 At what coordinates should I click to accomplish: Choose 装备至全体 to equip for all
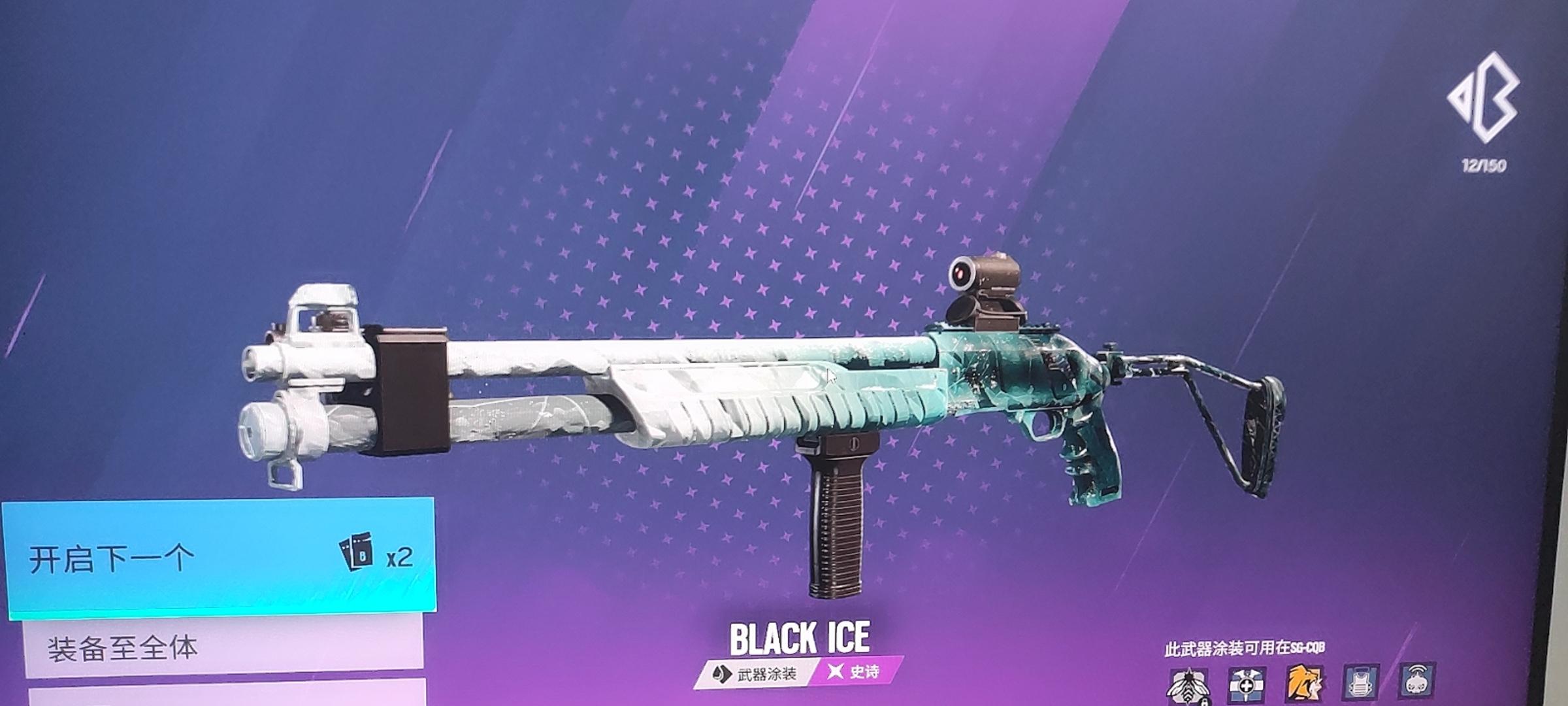[x=222, y=647]
